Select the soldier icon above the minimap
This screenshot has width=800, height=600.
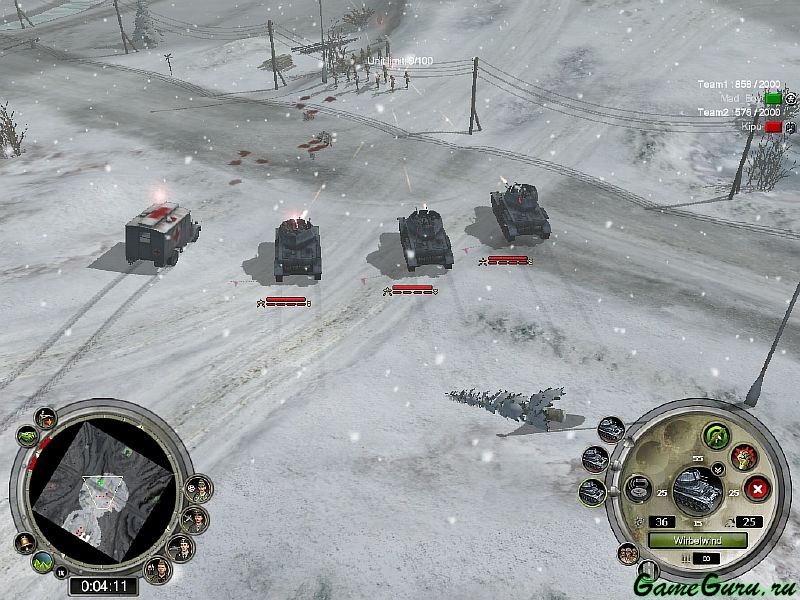(46, 417)
